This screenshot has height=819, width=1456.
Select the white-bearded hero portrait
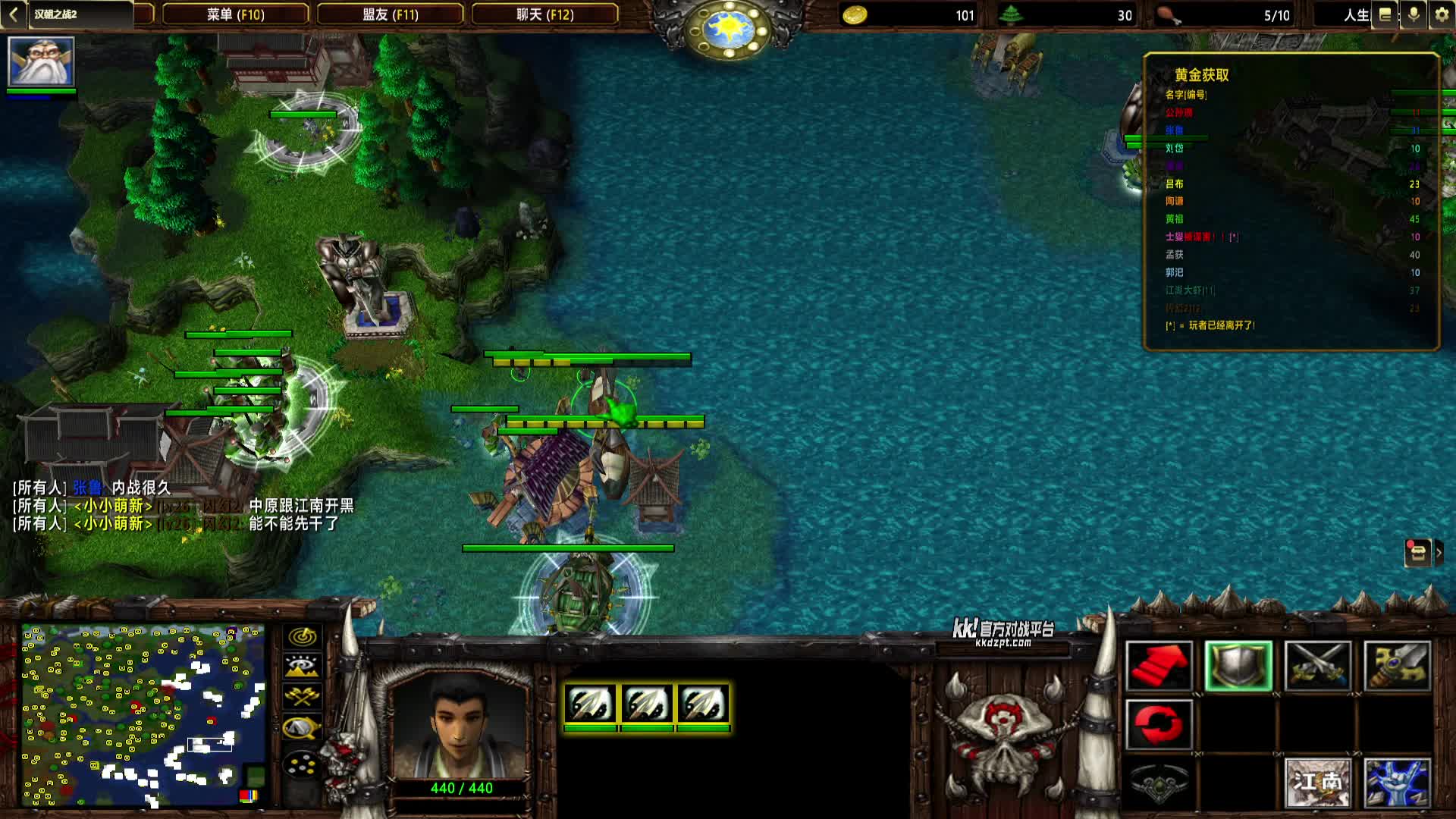coord(41,61)
